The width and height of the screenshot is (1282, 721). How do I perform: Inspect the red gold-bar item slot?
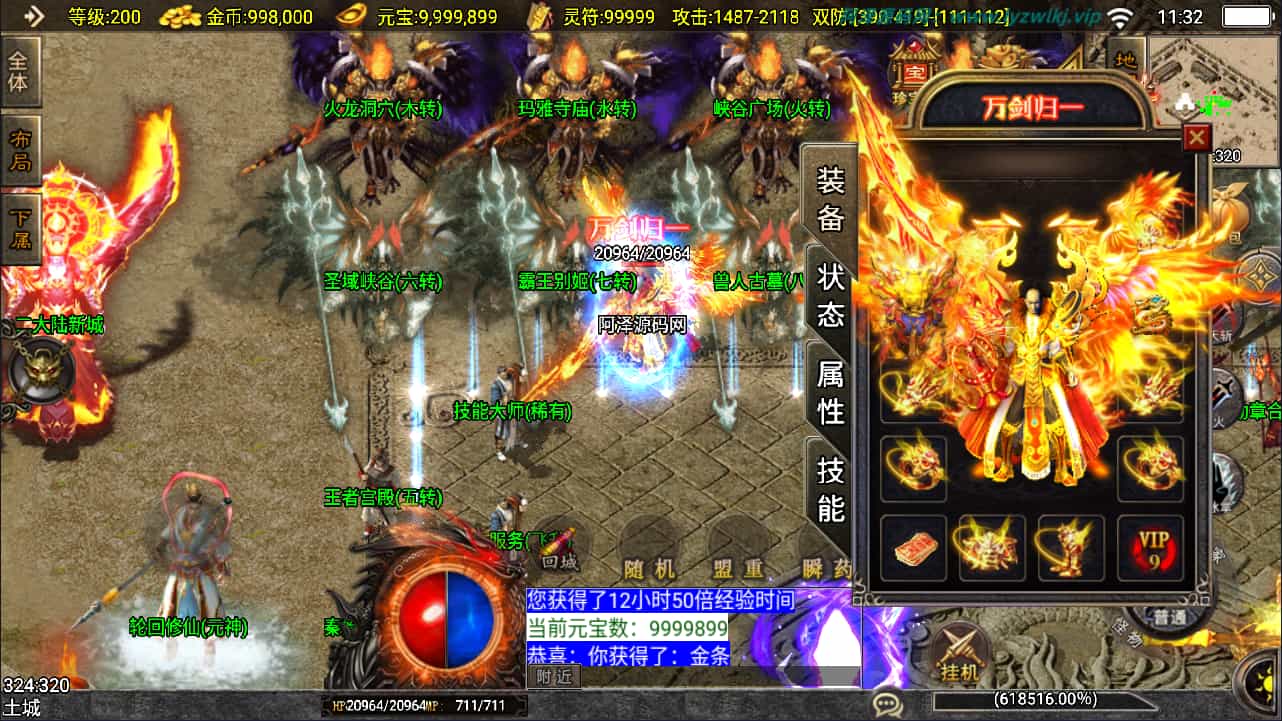913,548
